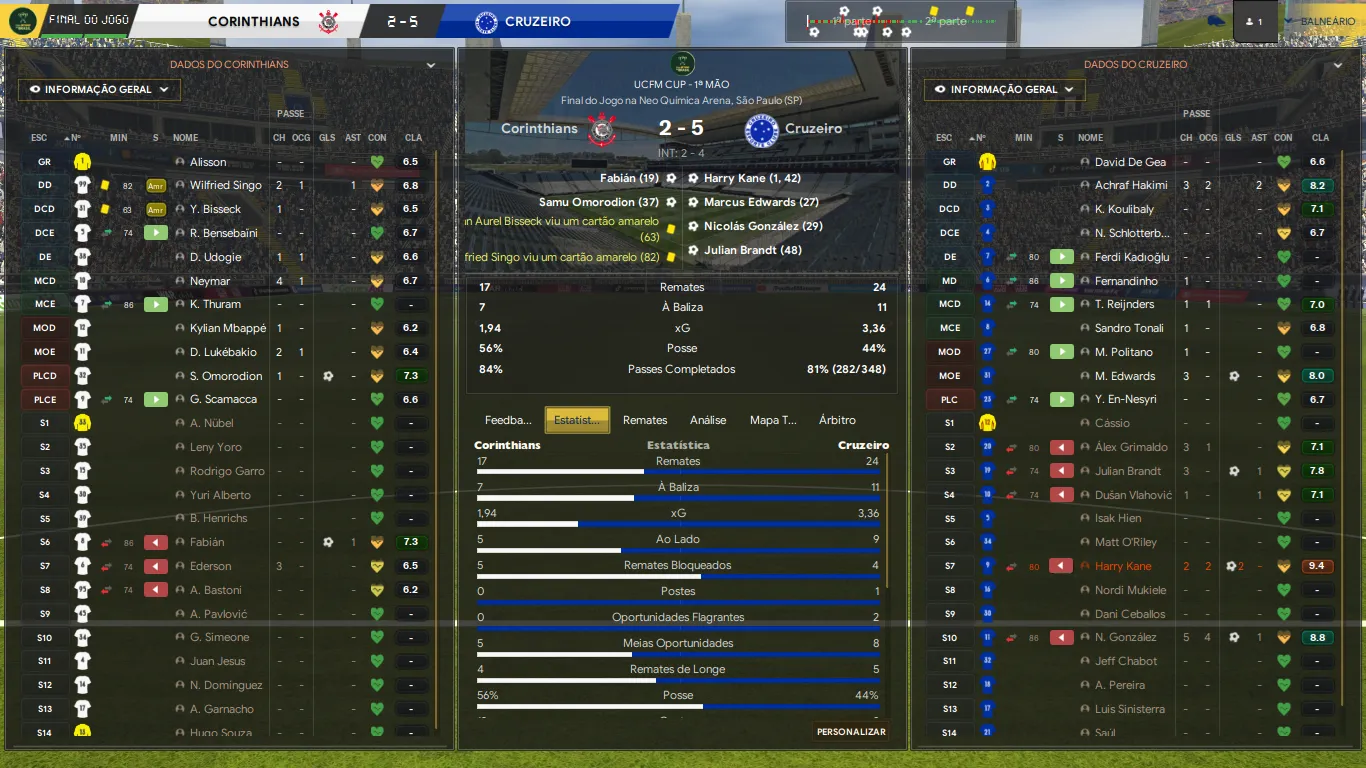
Task: Expand the Dados do Corinthians panel arrow
Action: point(431,65)
